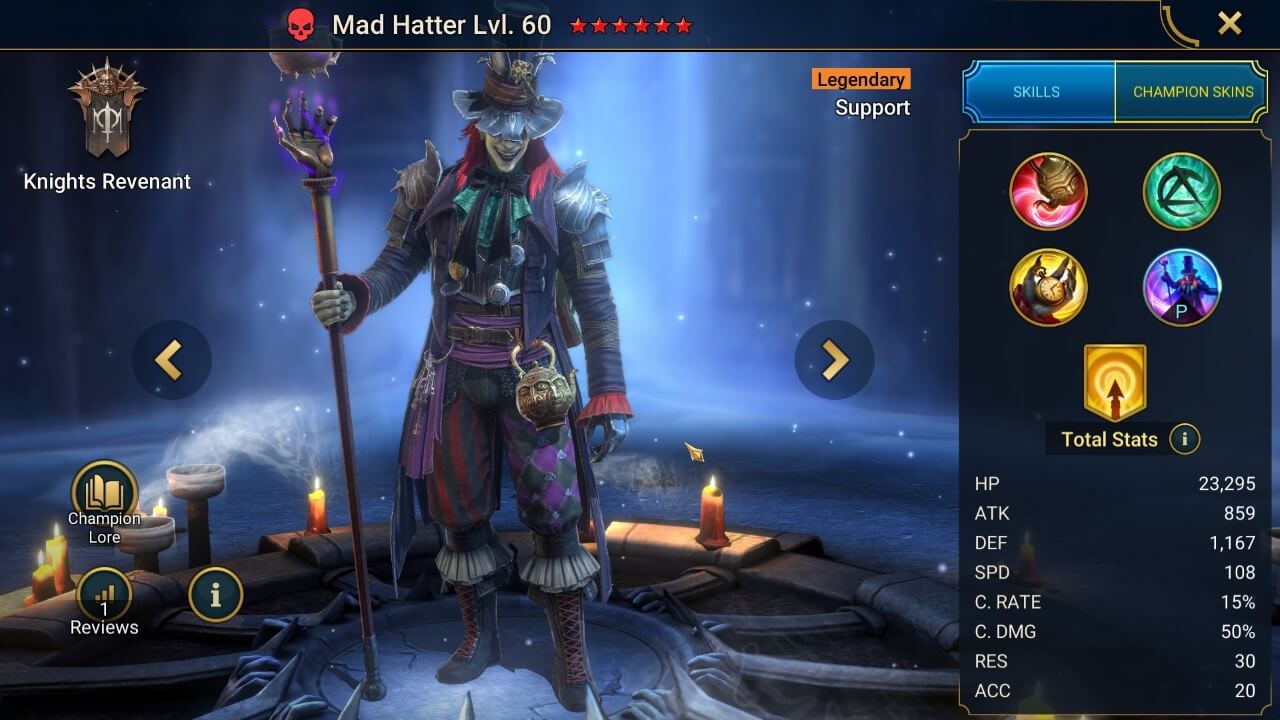View the passive skill icon marked P
1280x720 pixels.
[1181, 288]
